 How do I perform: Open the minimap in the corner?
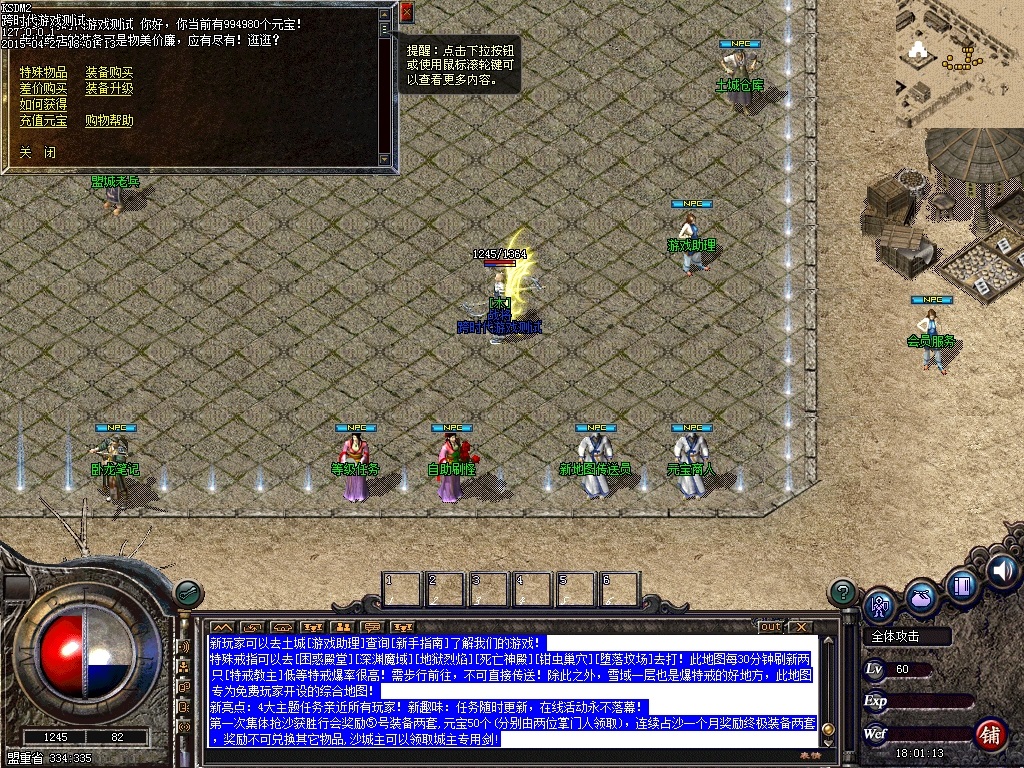(x=958, y=64)
